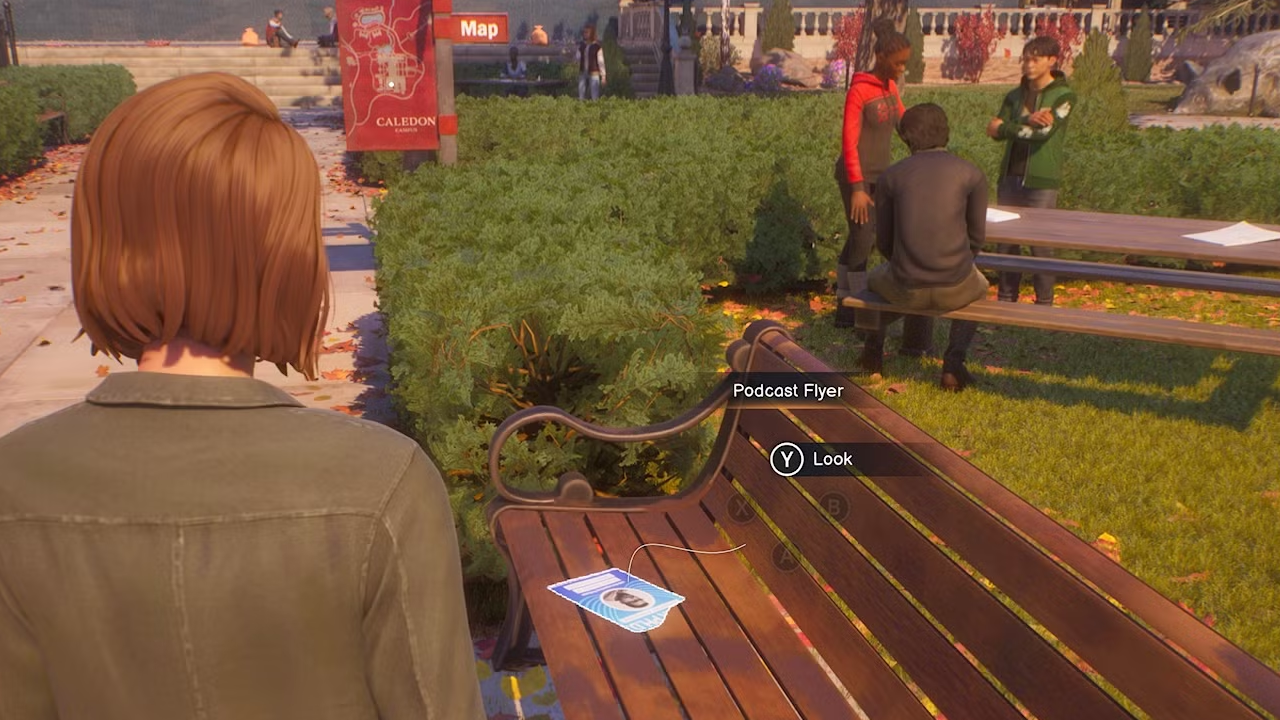Click the leftmost paper on the picnic table
Screen dimensions: 1280x720
click(1000, 217)
